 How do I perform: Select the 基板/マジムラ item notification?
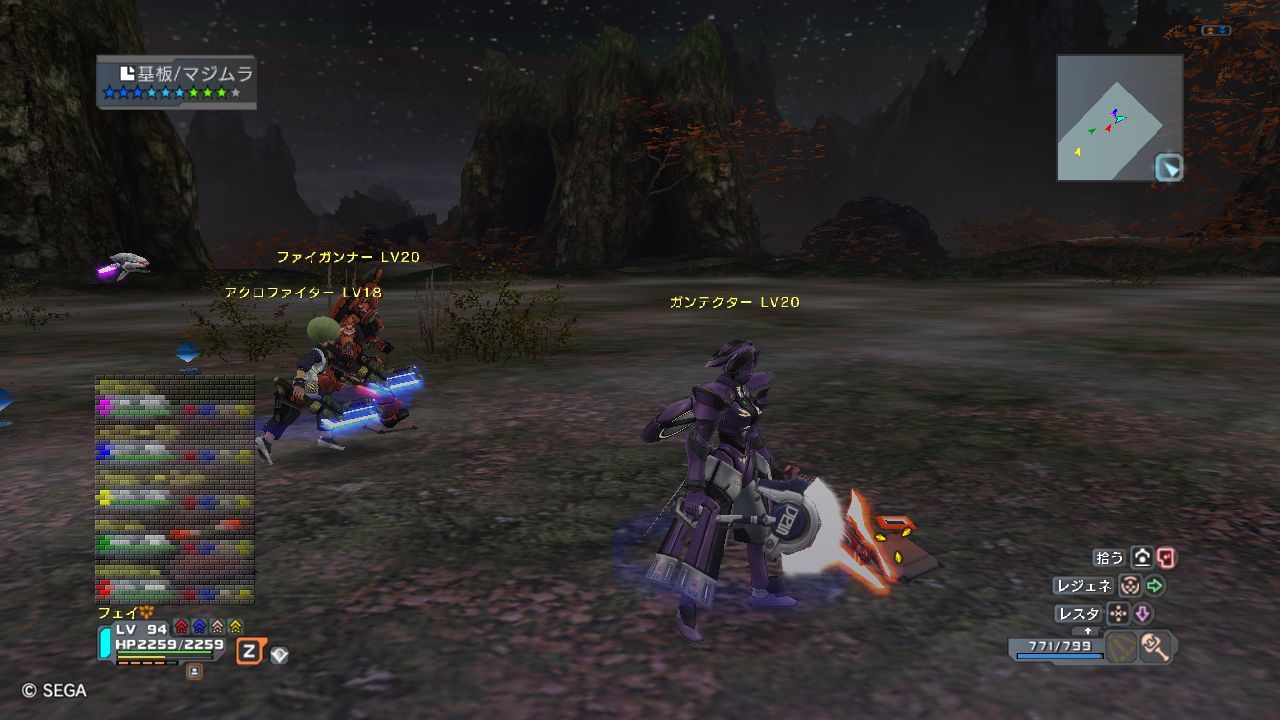(177, 81)
